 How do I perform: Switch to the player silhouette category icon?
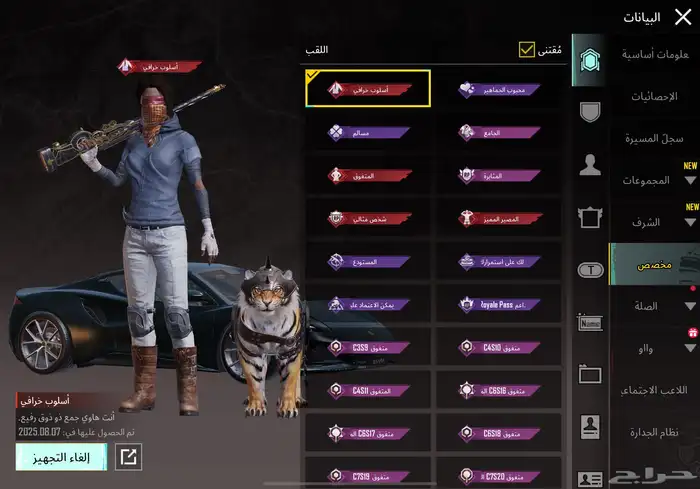click(x=590, y=165)
